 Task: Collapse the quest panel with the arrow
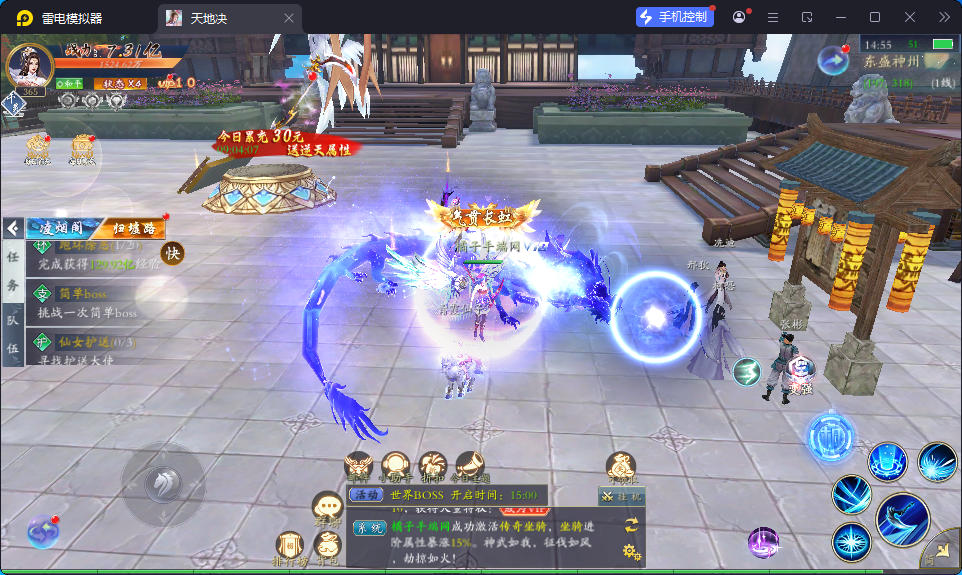(x=13, y=227)
